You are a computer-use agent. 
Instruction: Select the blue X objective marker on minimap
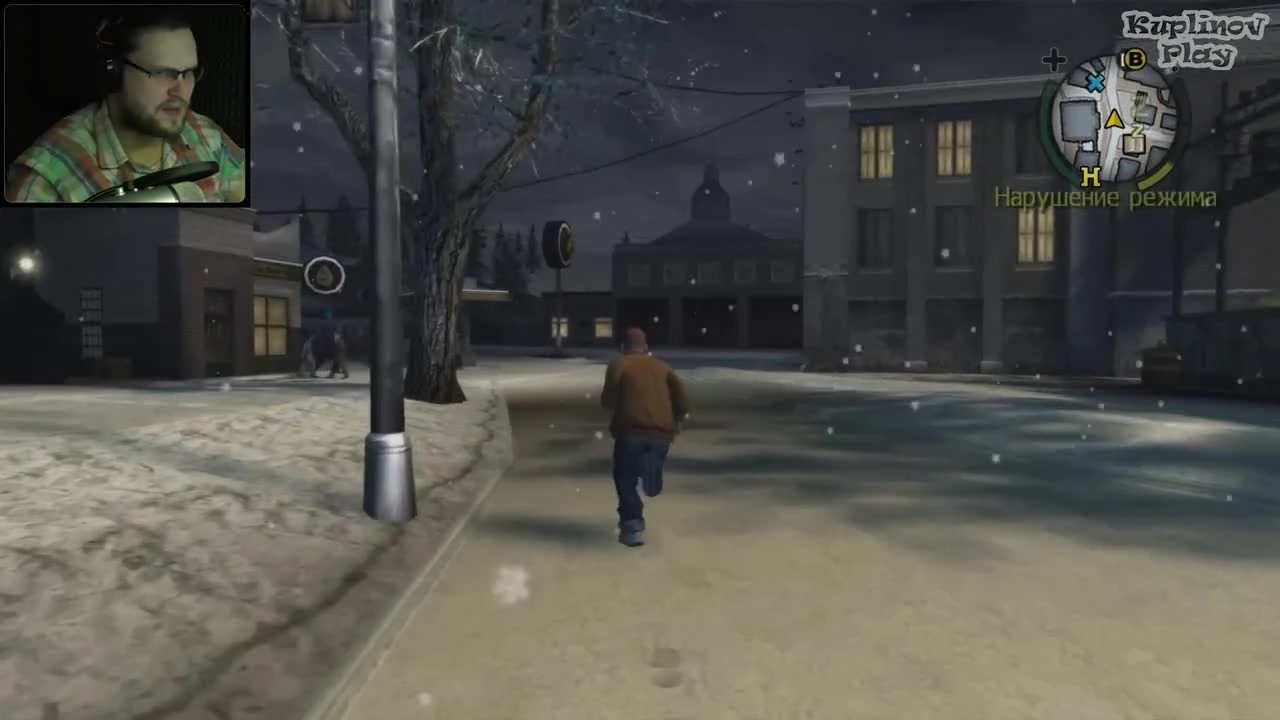1093,82
